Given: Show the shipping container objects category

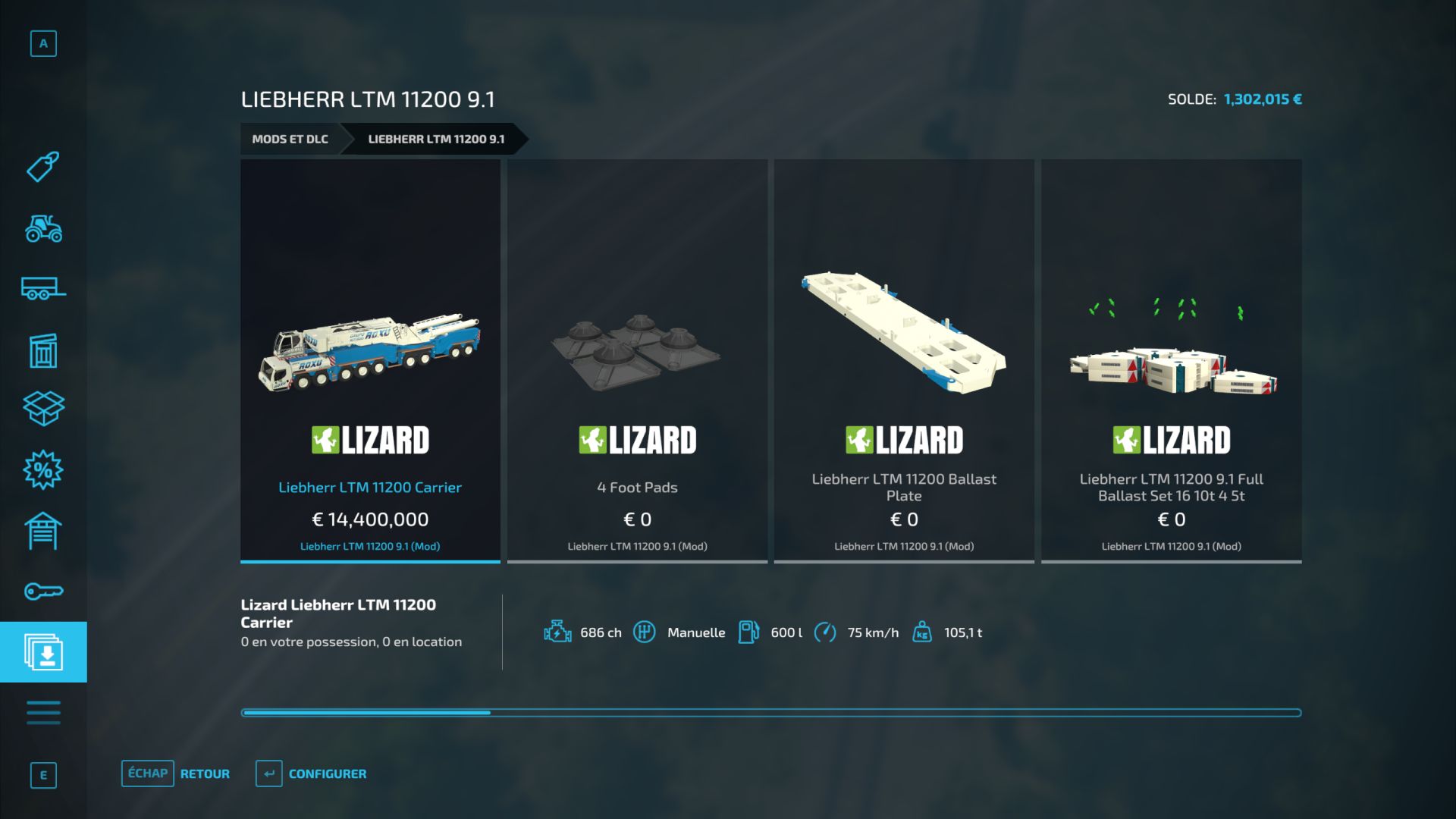Looking at the screenshot, I should tap(43, 350).
